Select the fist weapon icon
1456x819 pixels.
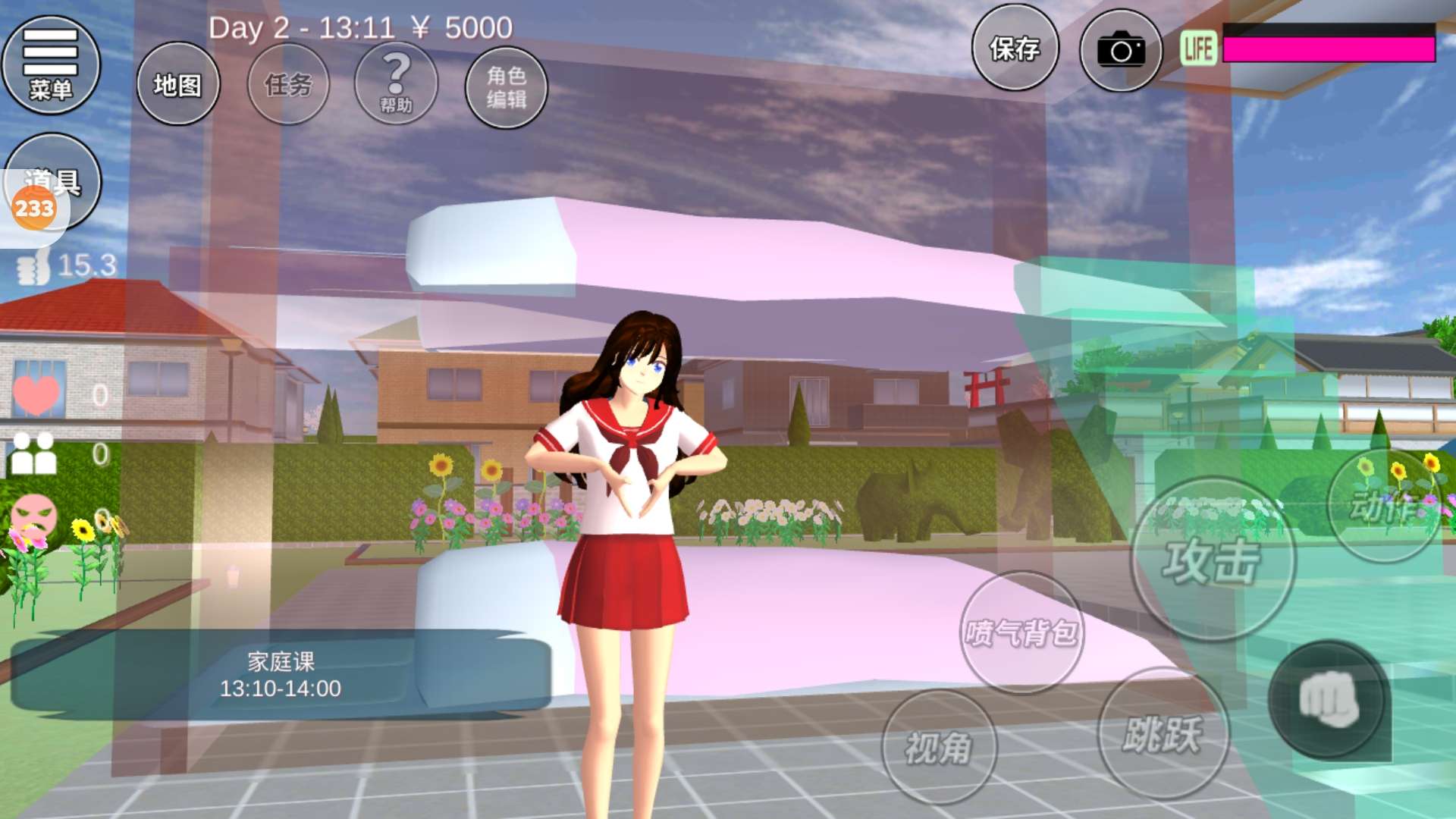1328,699
